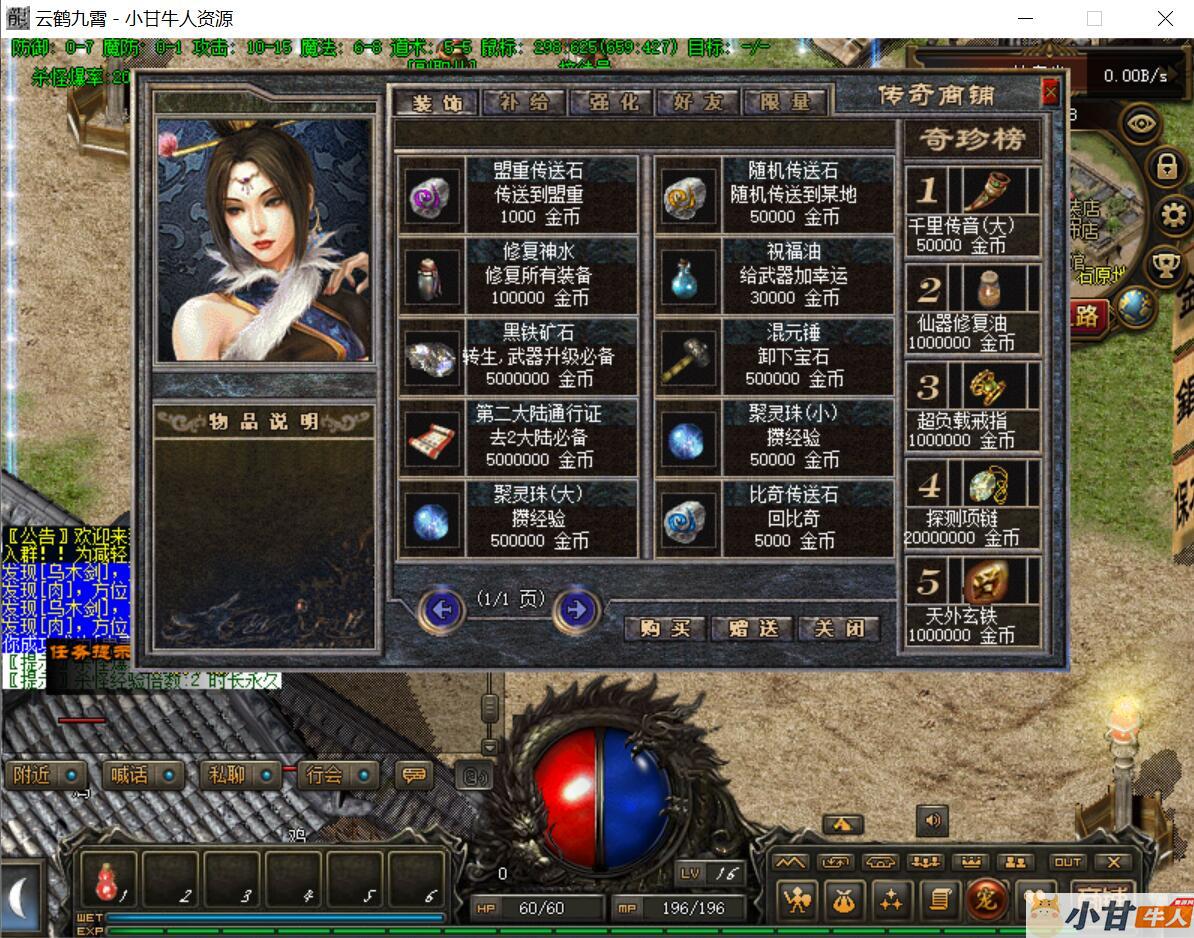
Task: Open the 强化 shop tab
Action: (x=611, y=102)
